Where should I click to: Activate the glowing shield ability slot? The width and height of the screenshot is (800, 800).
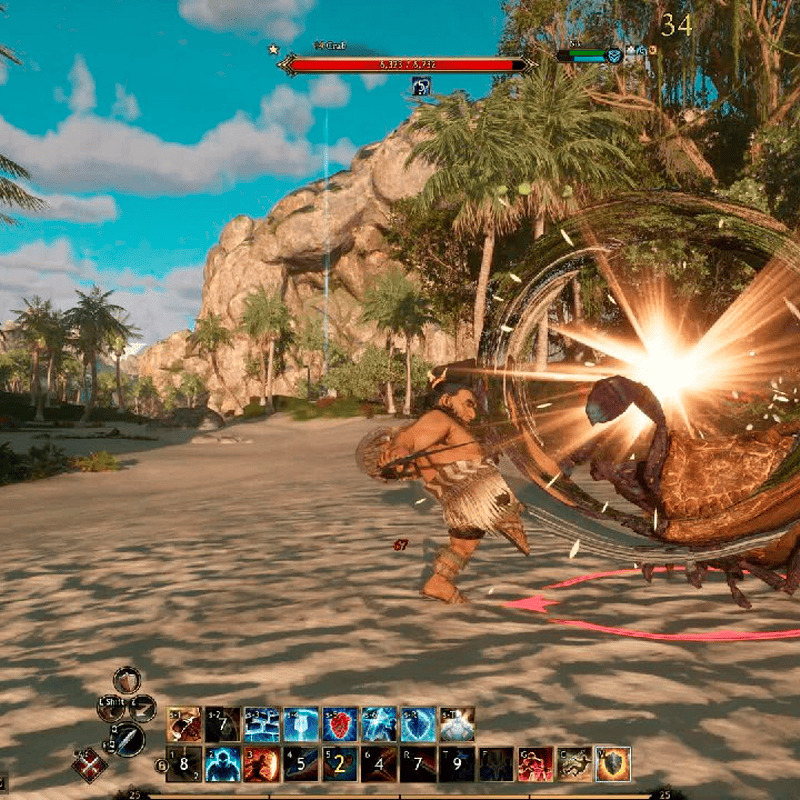click(614, 764)
